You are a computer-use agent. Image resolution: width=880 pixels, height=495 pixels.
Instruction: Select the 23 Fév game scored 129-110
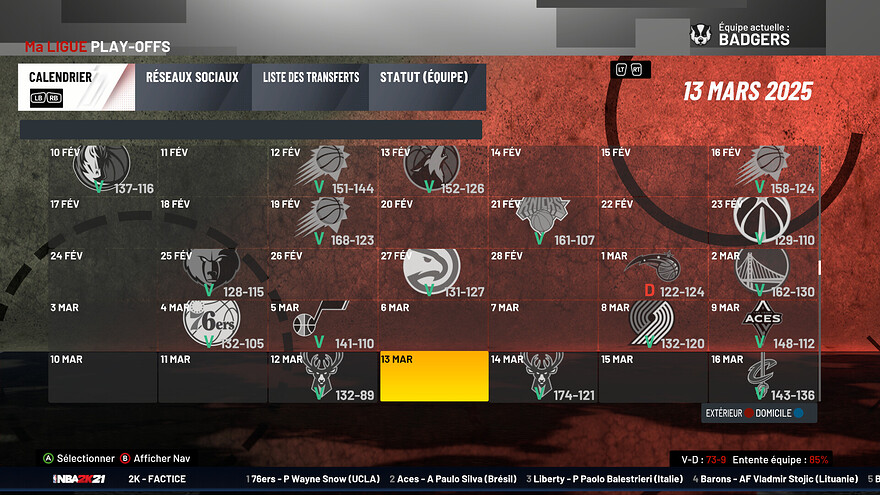tap(764, 221)
